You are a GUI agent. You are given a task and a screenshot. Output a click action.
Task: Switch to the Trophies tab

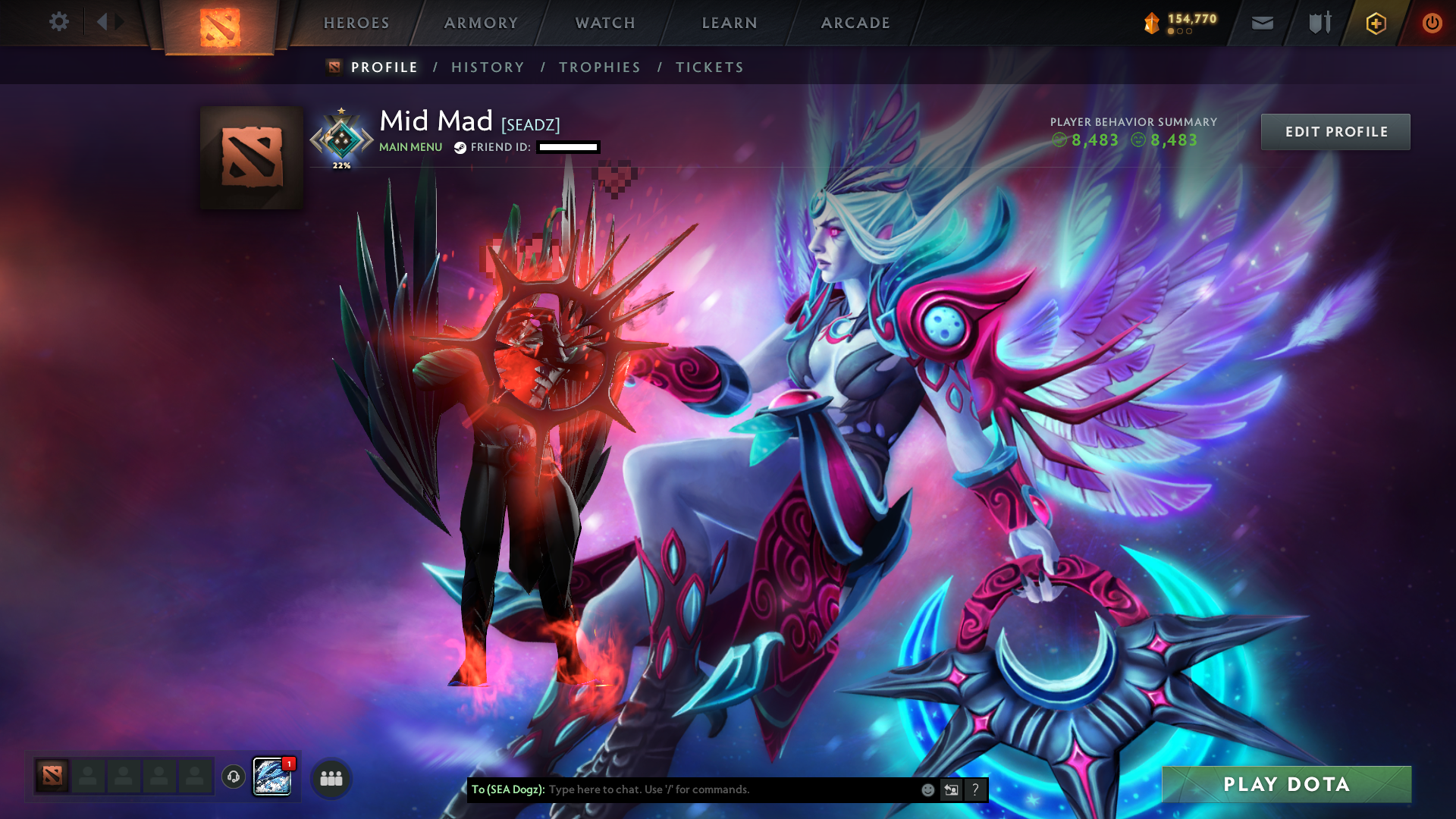[x=599, y=67]
